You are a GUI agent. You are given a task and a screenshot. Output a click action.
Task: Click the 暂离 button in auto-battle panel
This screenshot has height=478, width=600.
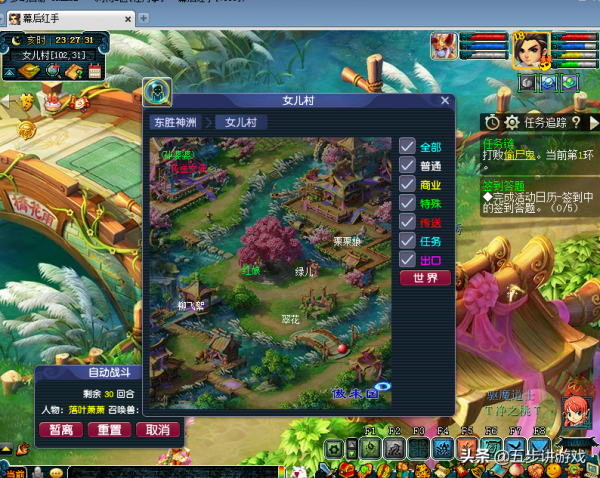click(x=61, y=430)
